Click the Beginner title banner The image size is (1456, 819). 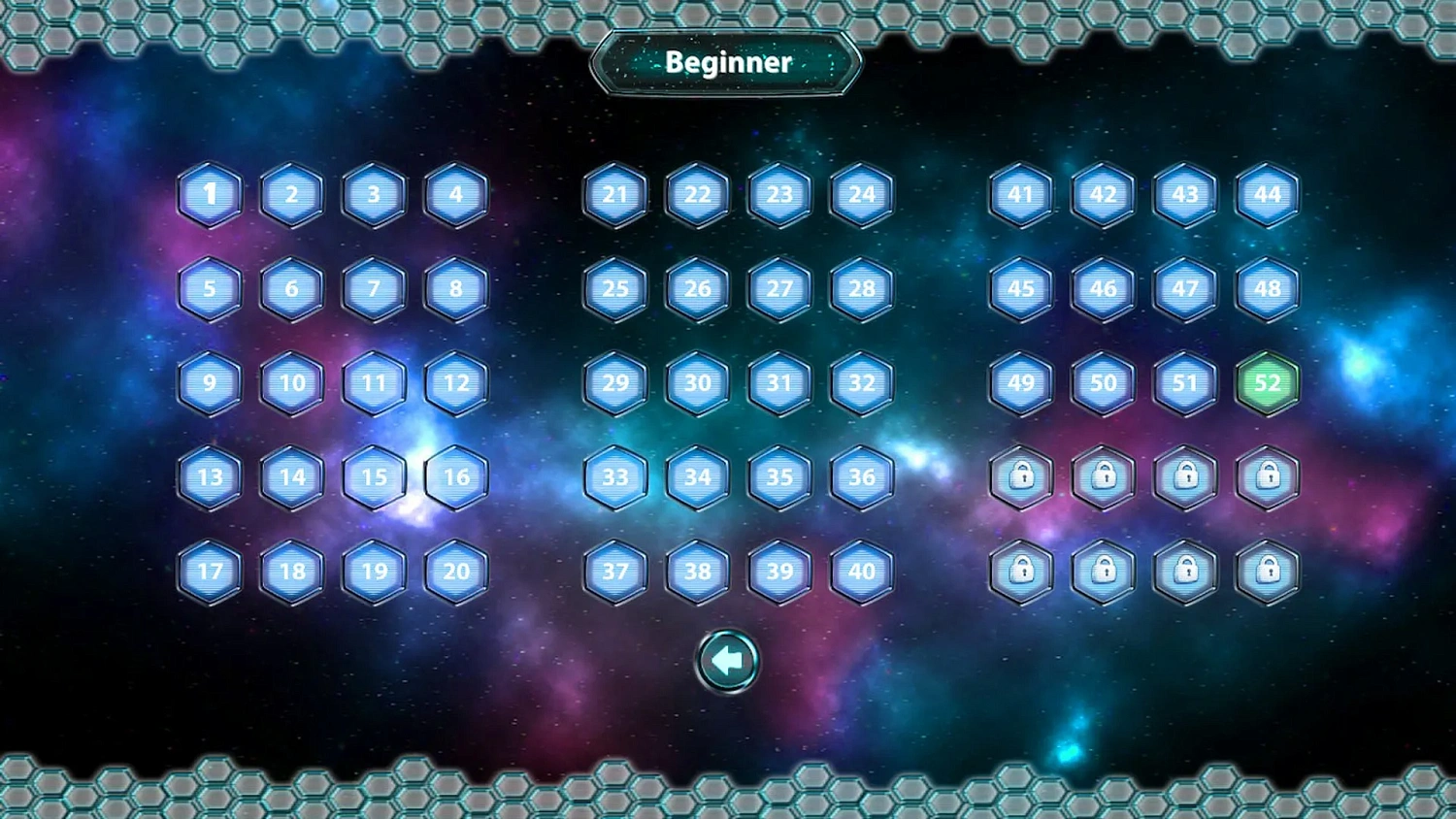pos(726,62)
